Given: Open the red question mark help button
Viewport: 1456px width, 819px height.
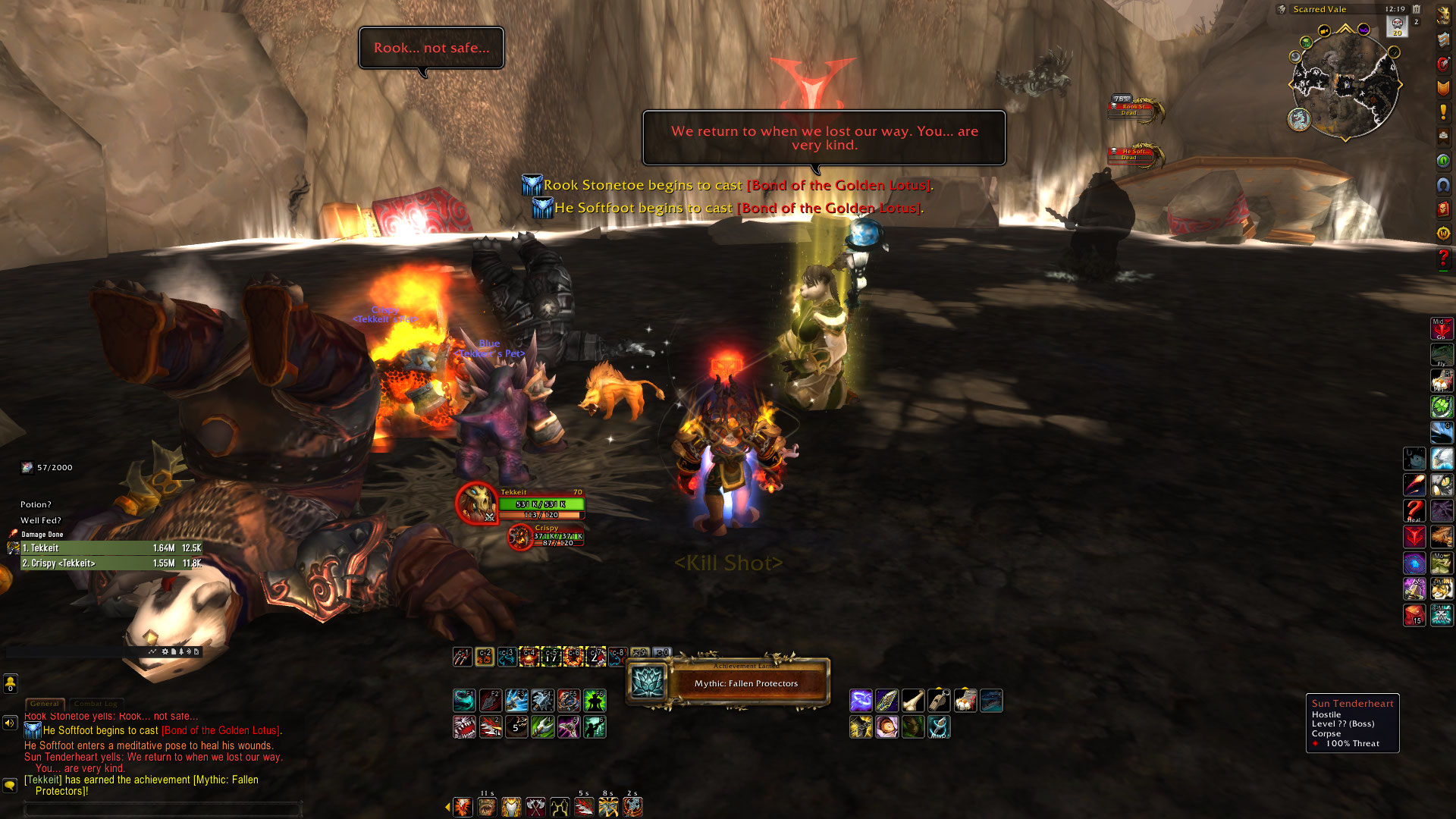Looking at the screenshot, I should pyautogui.click(x=1443, y=259).
